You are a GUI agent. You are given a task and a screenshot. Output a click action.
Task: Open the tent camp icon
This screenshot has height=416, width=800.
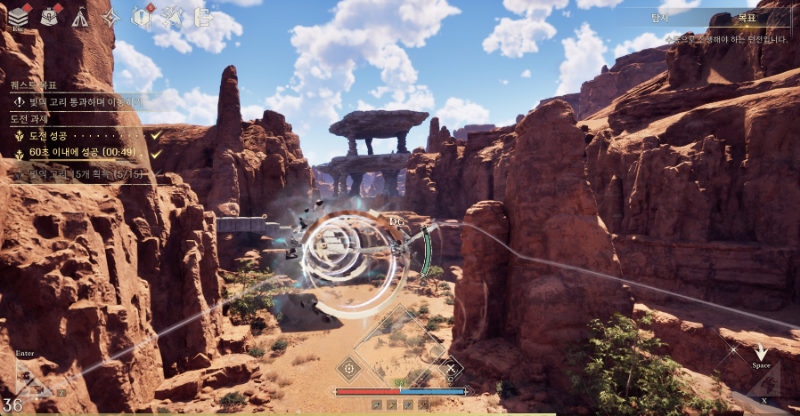pos(80,16)
